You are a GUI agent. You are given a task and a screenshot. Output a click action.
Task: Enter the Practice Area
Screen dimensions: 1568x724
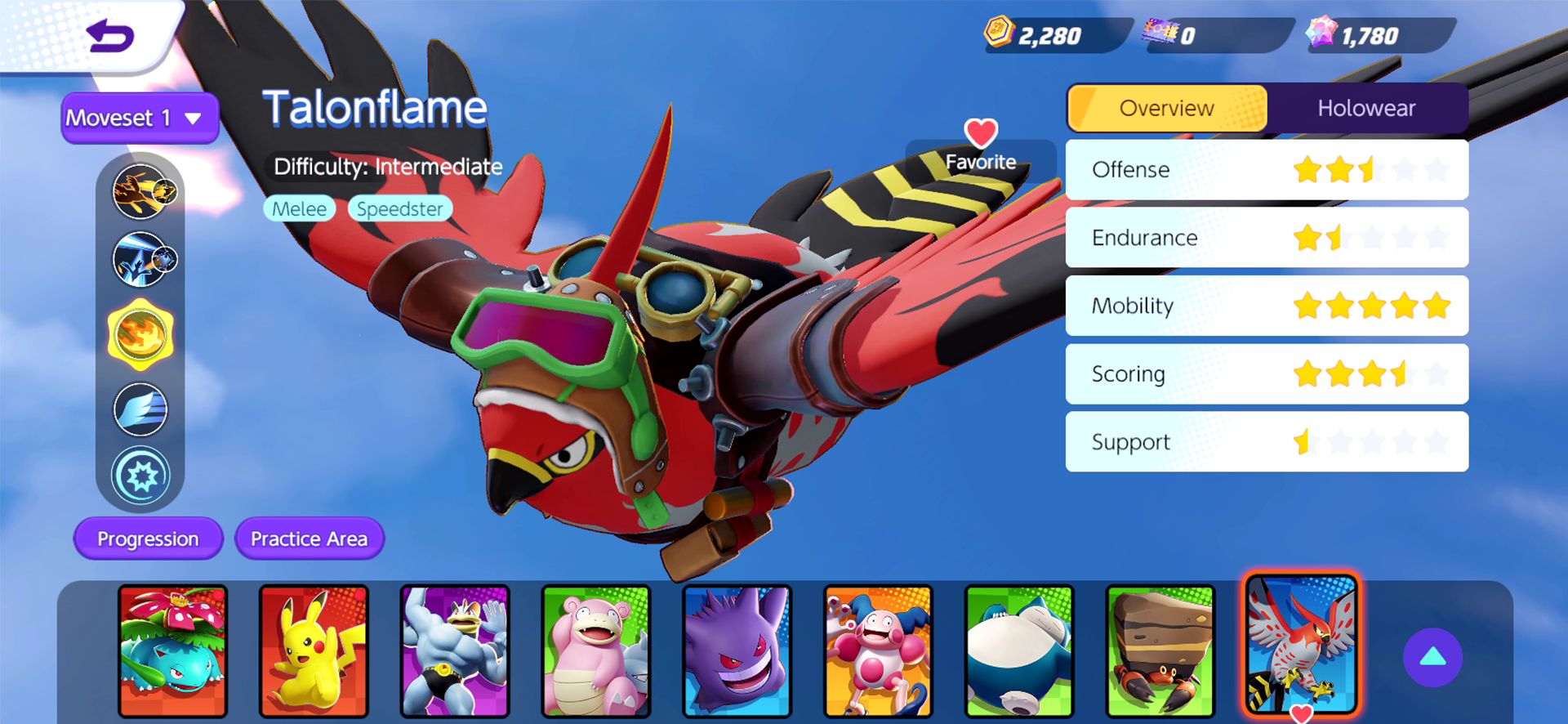pos(309,539)
